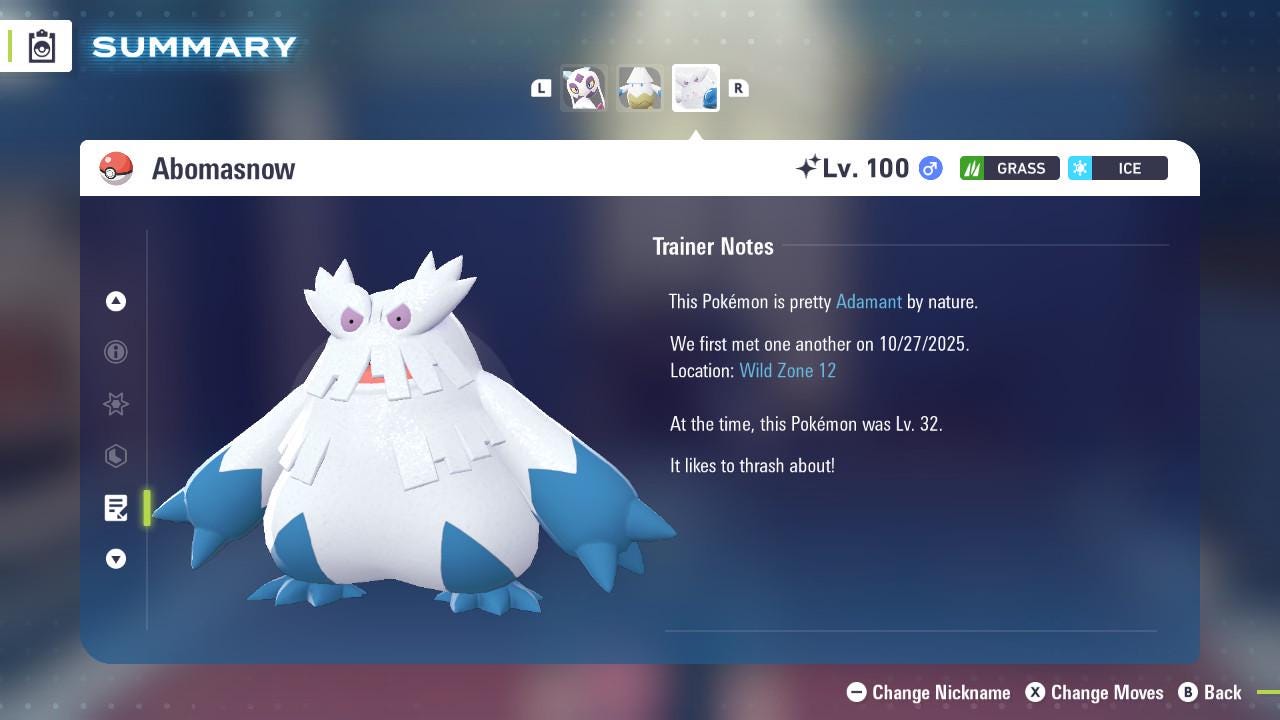The width and height of the screenshot is (1280, 720).
Task: Select the Trainer Notes memo icon
Action: coord(115,508)
